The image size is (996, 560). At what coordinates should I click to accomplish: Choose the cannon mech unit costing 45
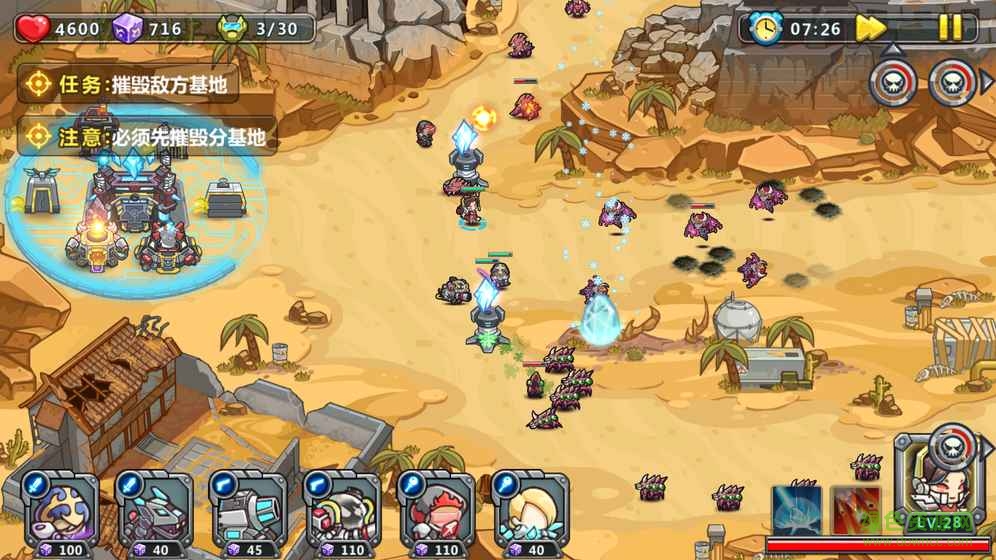[x=247, y=511]
